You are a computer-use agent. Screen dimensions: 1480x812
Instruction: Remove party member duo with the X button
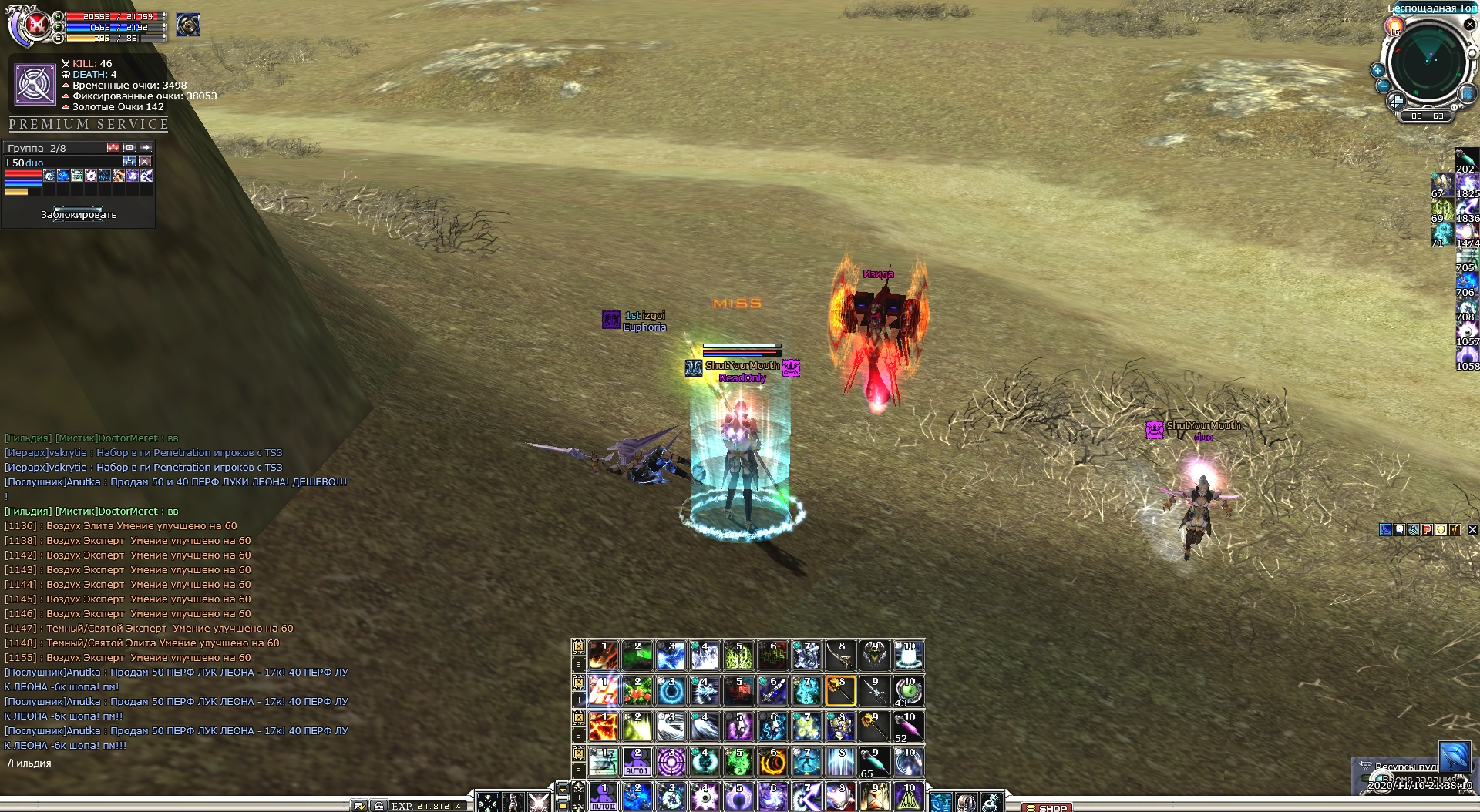[x=145, y=162]
